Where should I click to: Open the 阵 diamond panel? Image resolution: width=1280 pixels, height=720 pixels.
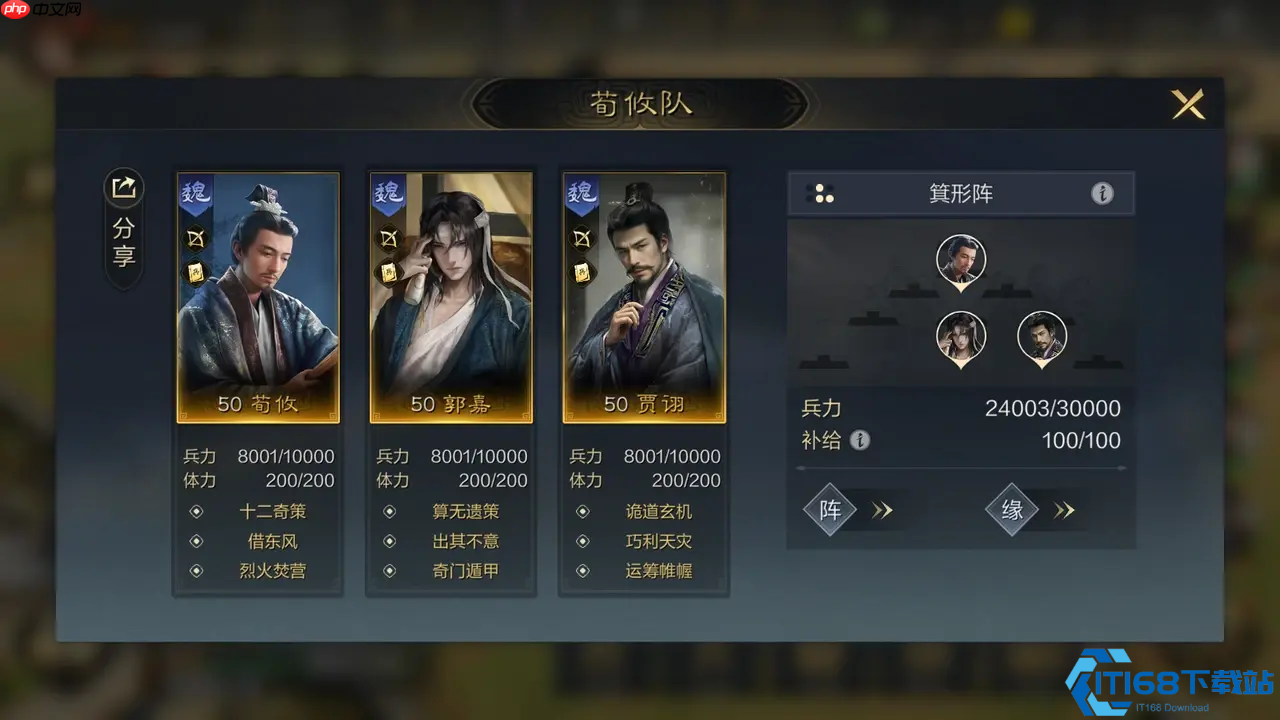(x=830, y=510)
